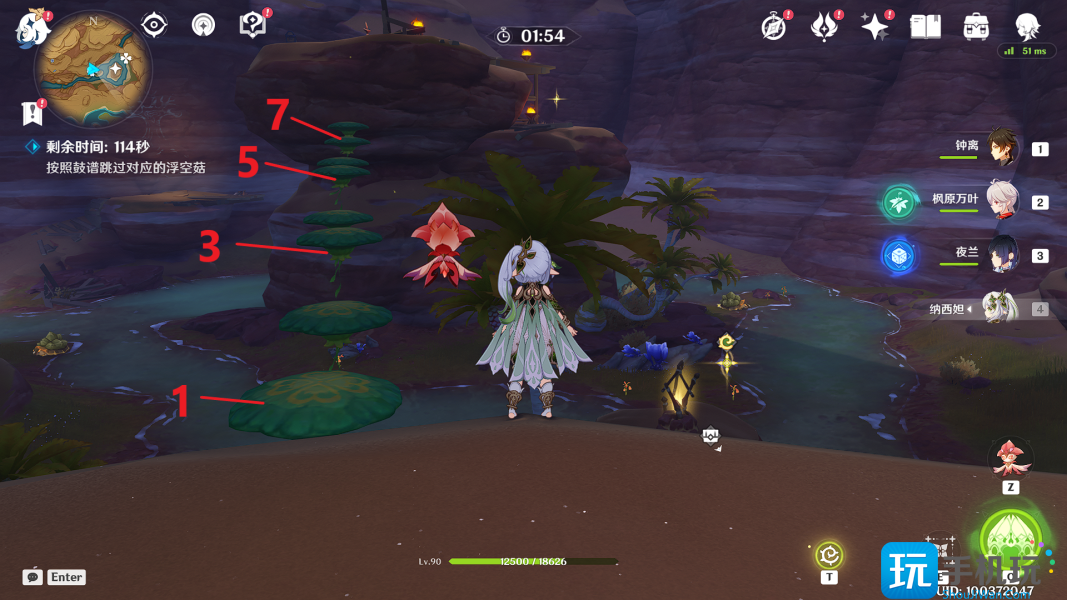
Task: Open the character head profile icon
Action: click(1027, 27)
